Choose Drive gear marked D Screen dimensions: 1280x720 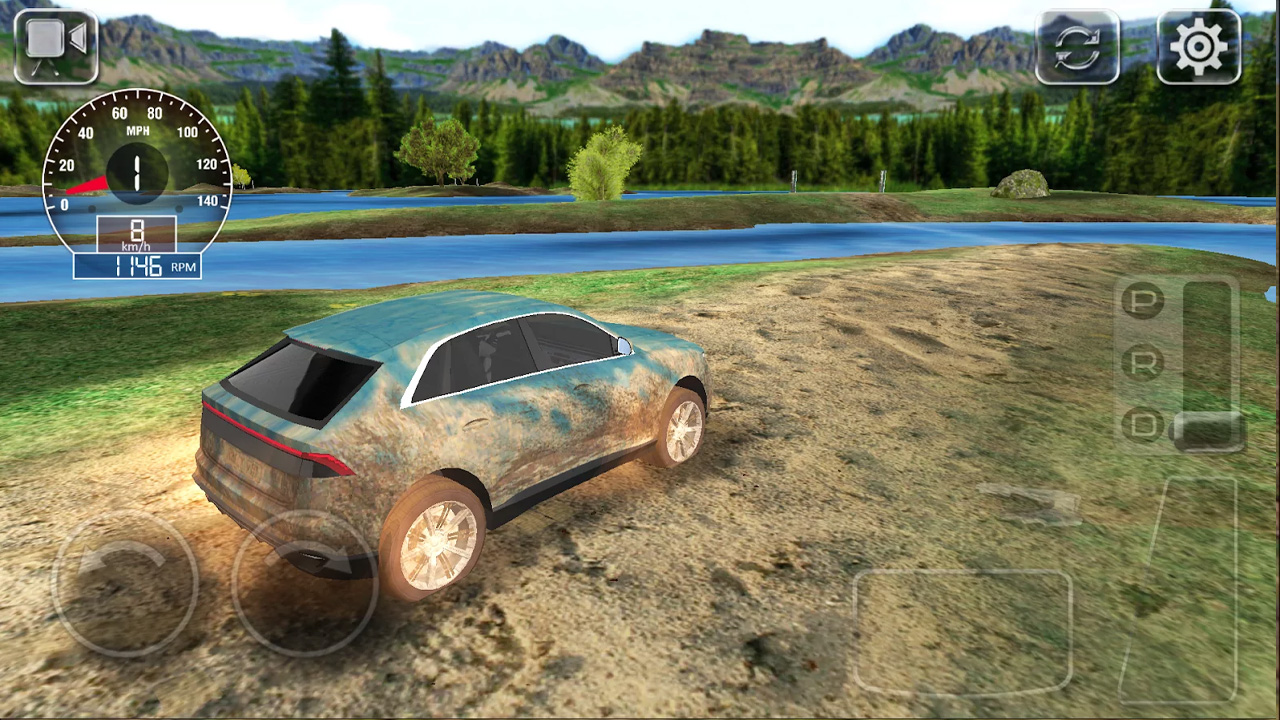click(1141, 426)
